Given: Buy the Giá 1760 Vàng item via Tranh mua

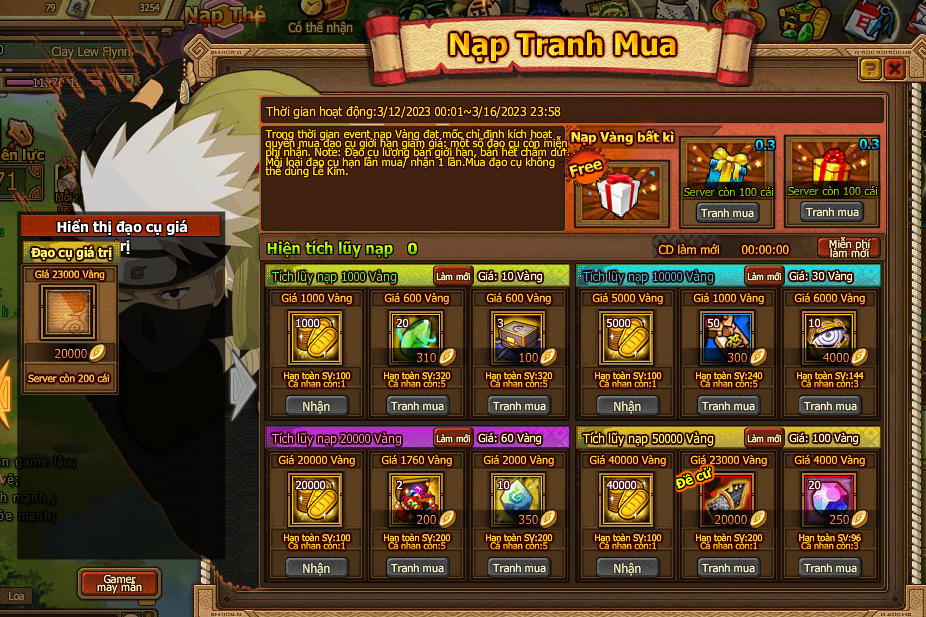Looking at the screenshot, I should (x=419, y=568).
